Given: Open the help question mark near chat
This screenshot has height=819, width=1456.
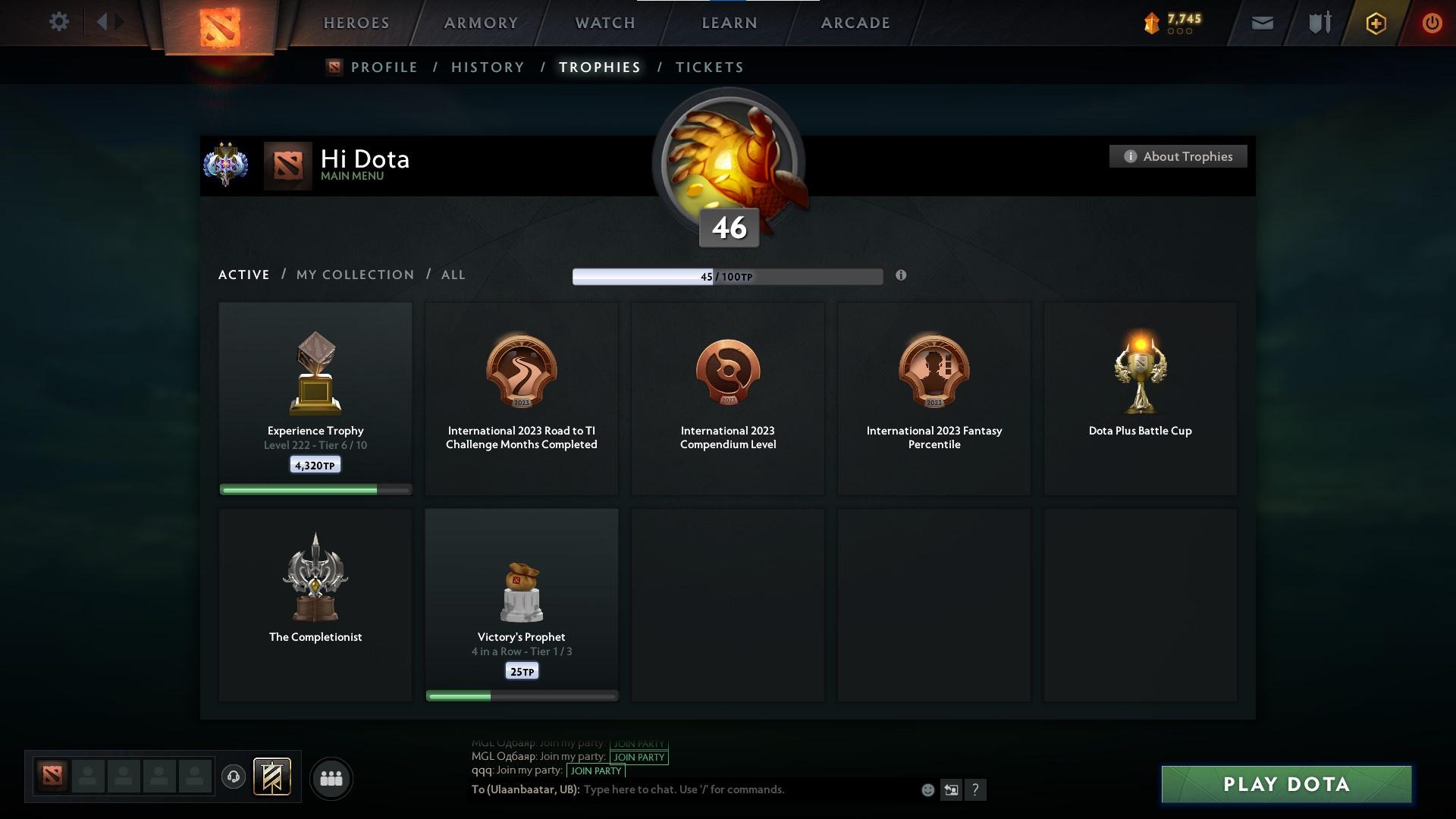Looking at the screenshot, I should tap(977, 789).
